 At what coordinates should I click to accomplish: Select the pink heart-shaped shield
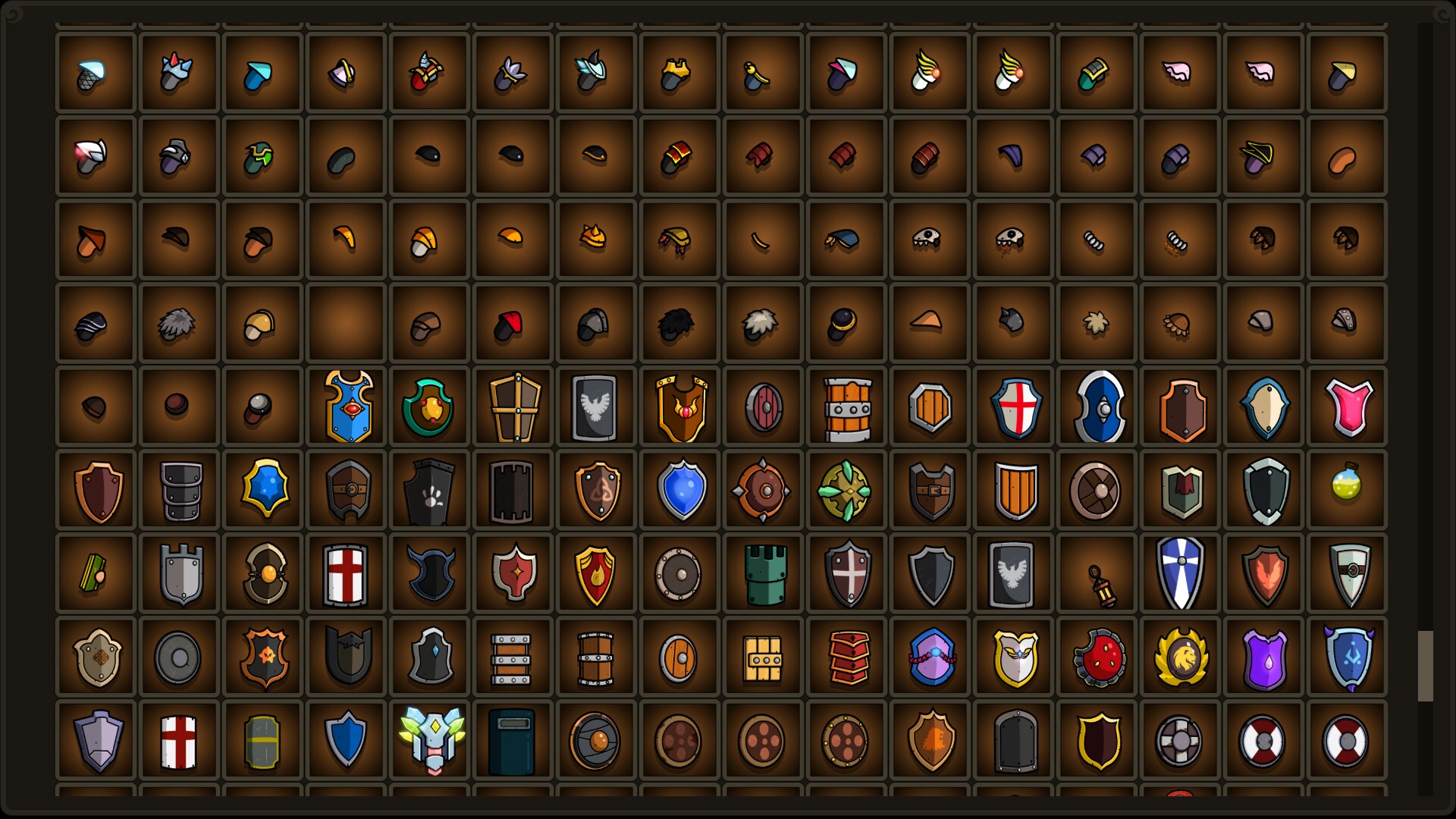(1348, 407)
